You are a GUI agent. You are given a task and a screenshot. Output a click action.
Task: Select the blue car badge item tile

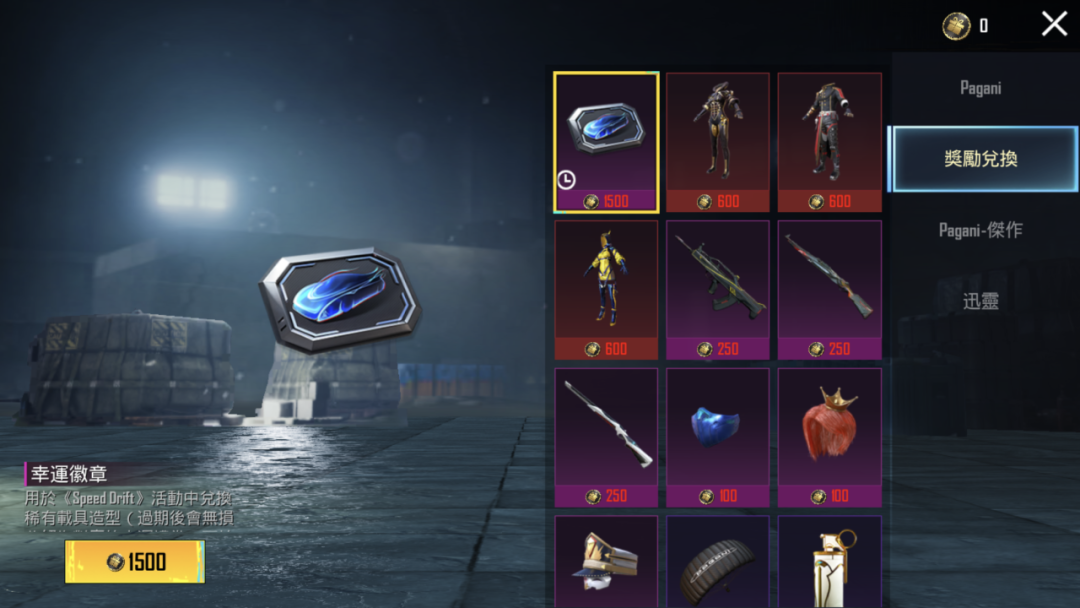(606, 142)
